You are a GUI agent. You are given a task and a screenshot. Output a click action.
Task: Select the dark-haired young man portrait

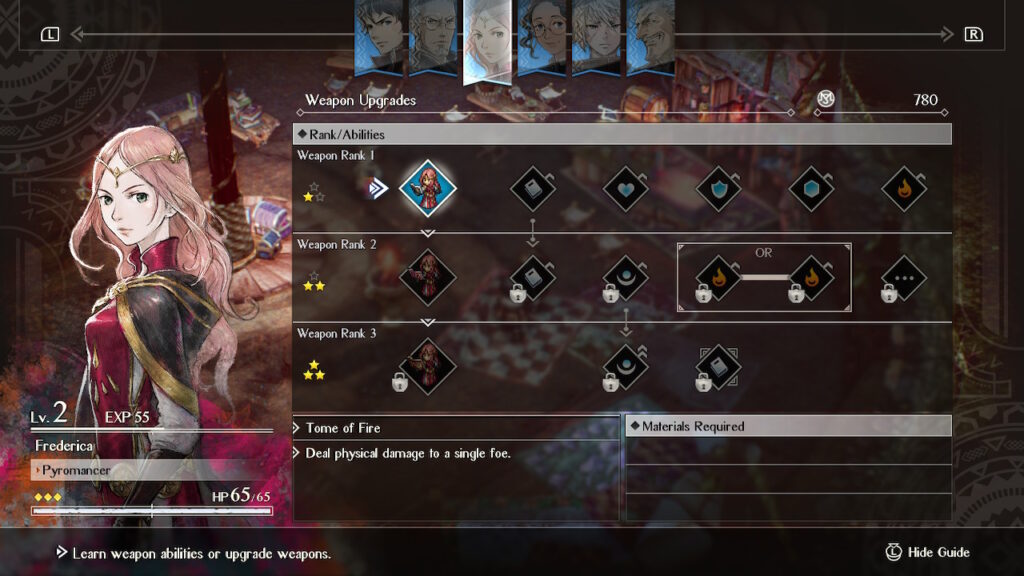(x=380, y=38)
